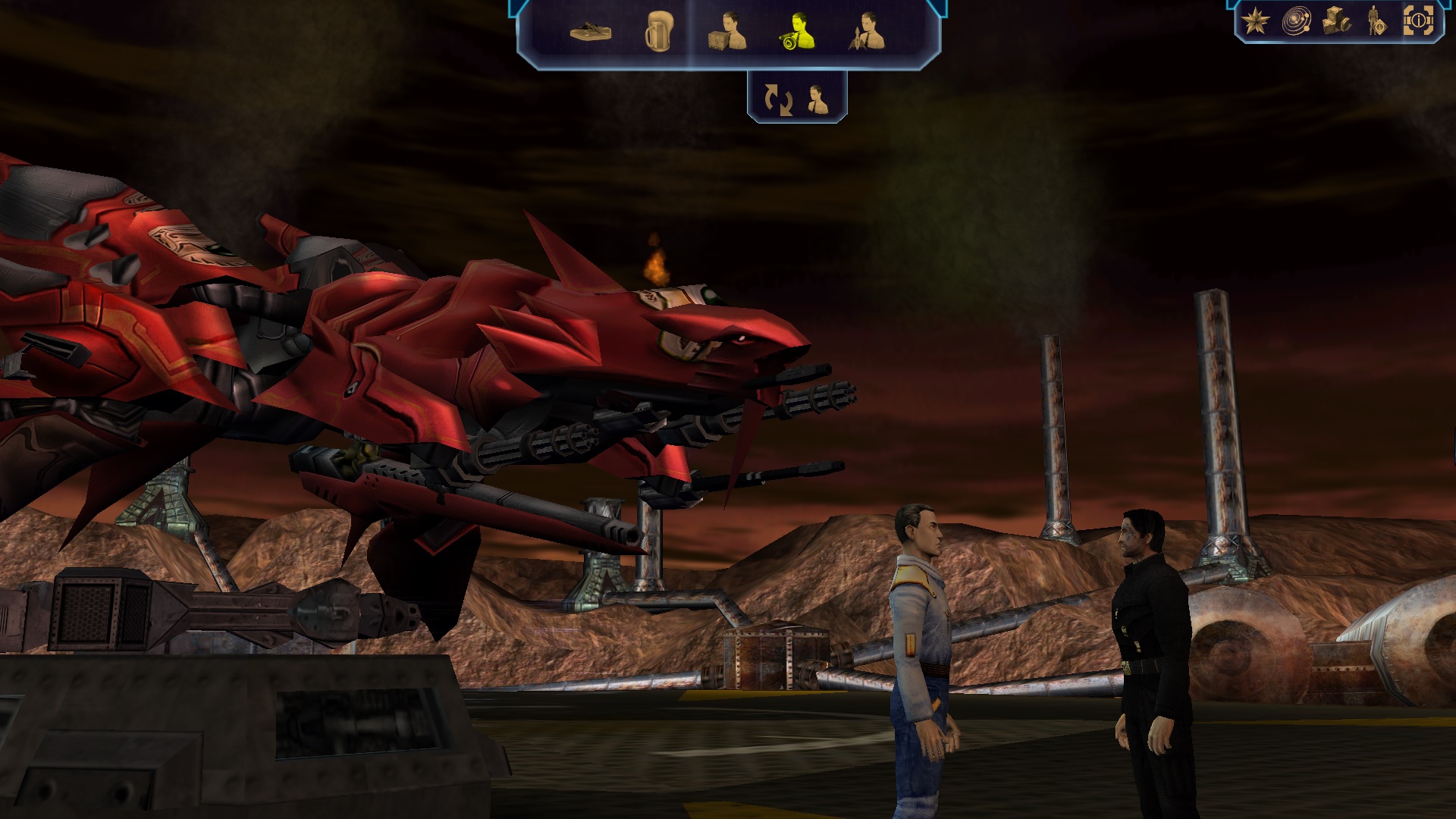Open the ship dealer icon

click(x=868, y=32)
